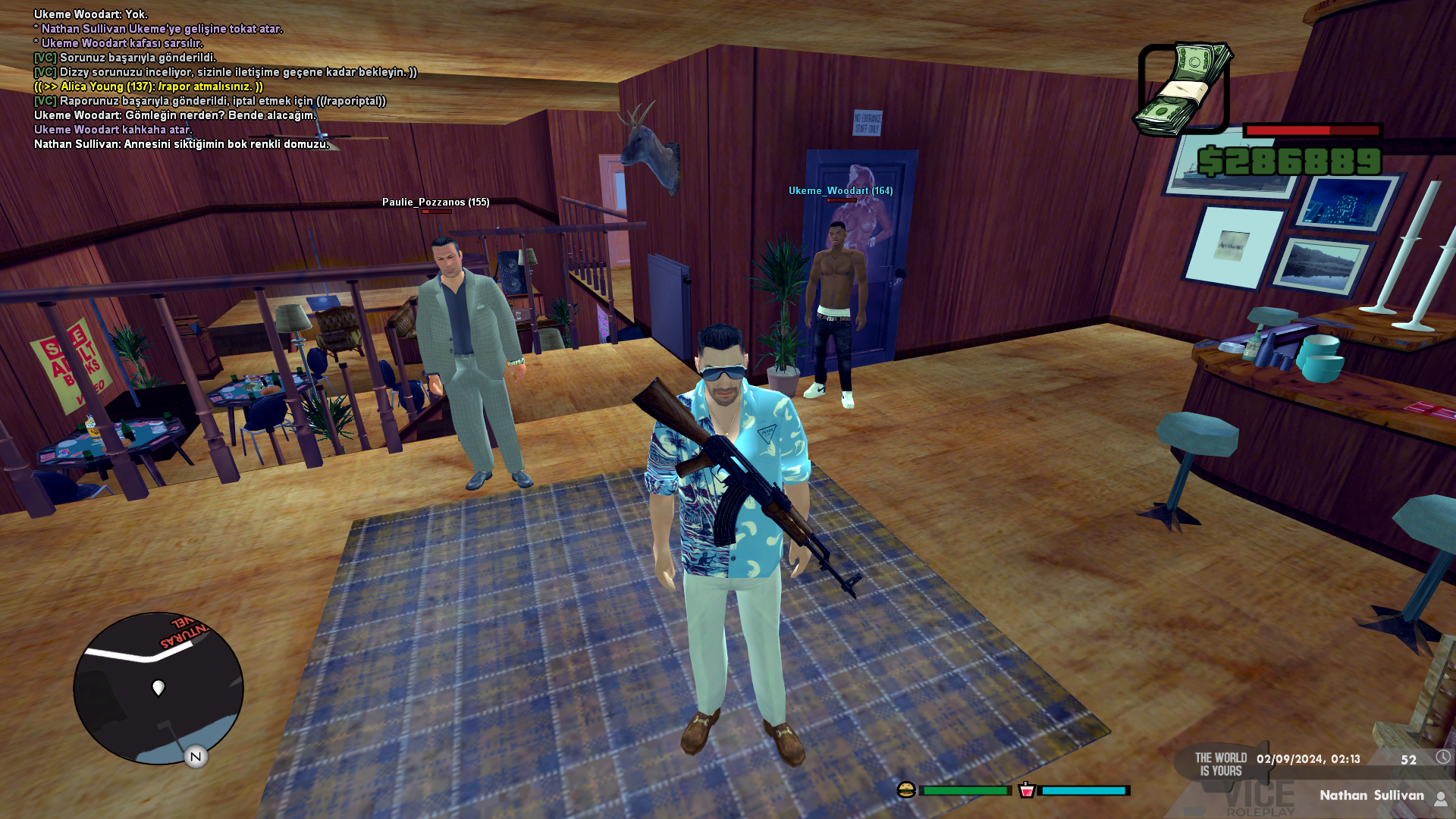1456x819 pixels.
Task: Click the clock icon beside 52
Action: click(1442, 758)
